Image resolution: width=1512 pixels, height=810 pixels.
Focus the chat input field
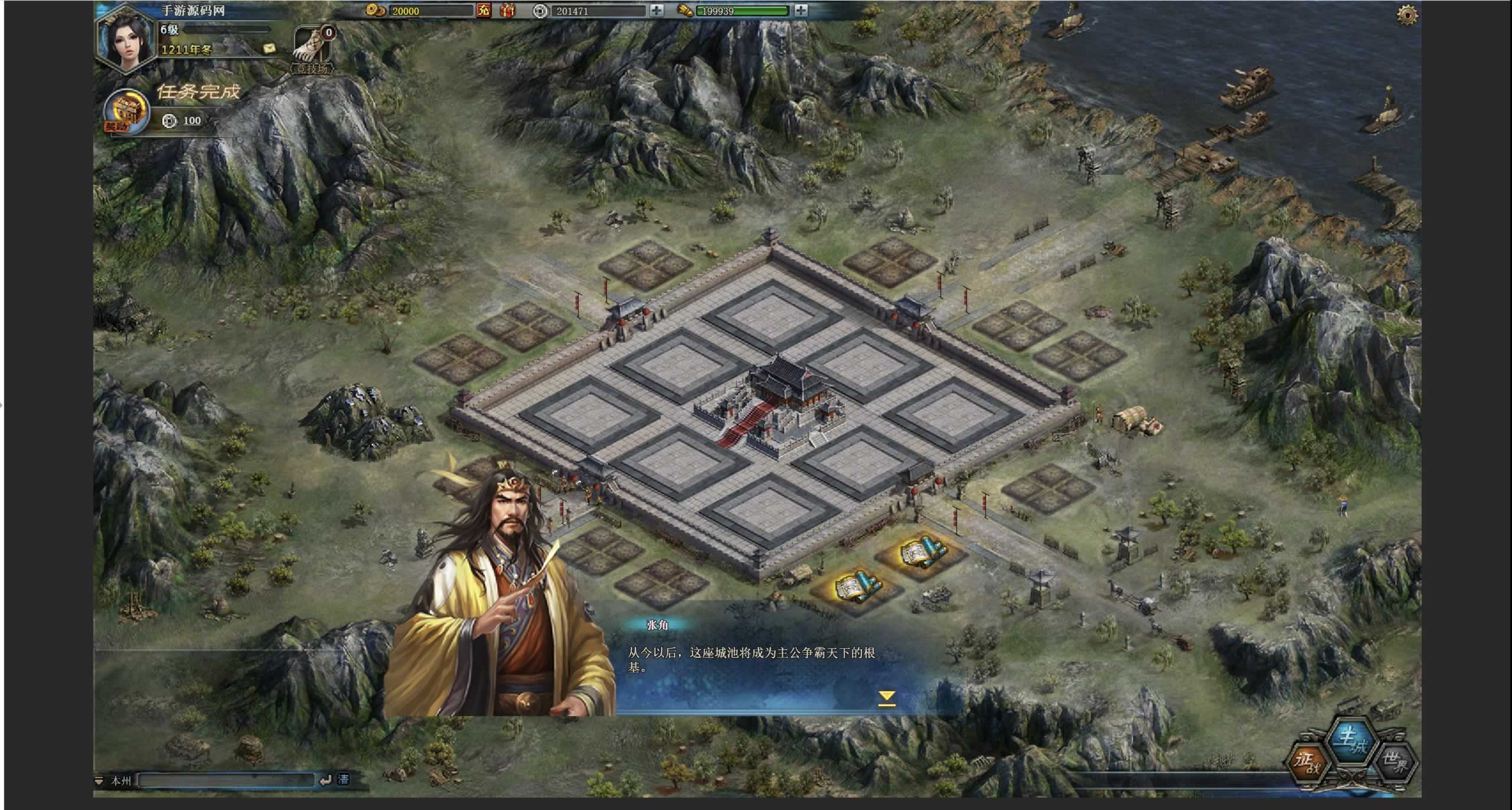pos(226,780)
